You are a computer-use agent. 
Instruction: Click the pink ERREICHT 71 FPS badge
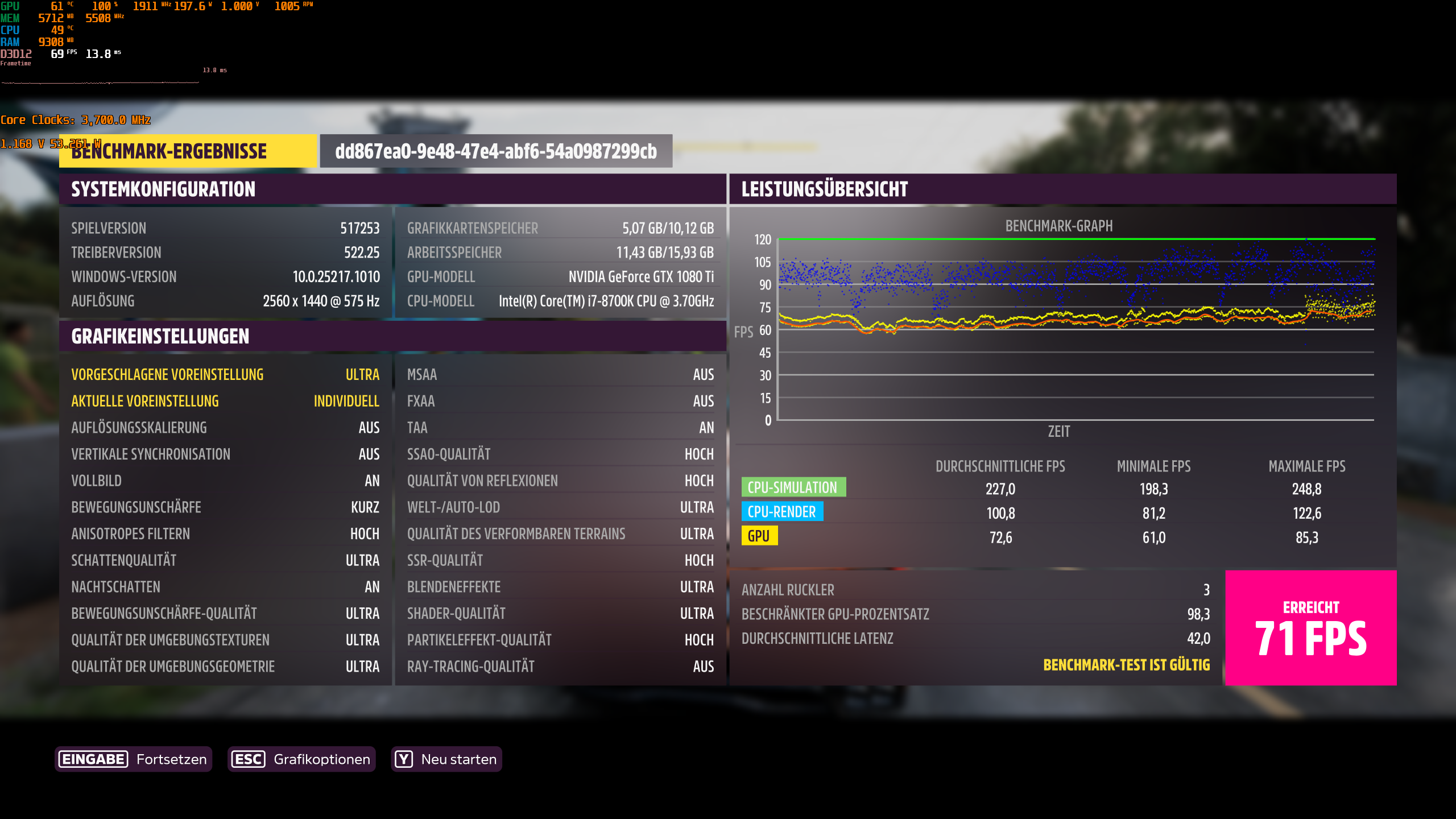[1310, 628]
